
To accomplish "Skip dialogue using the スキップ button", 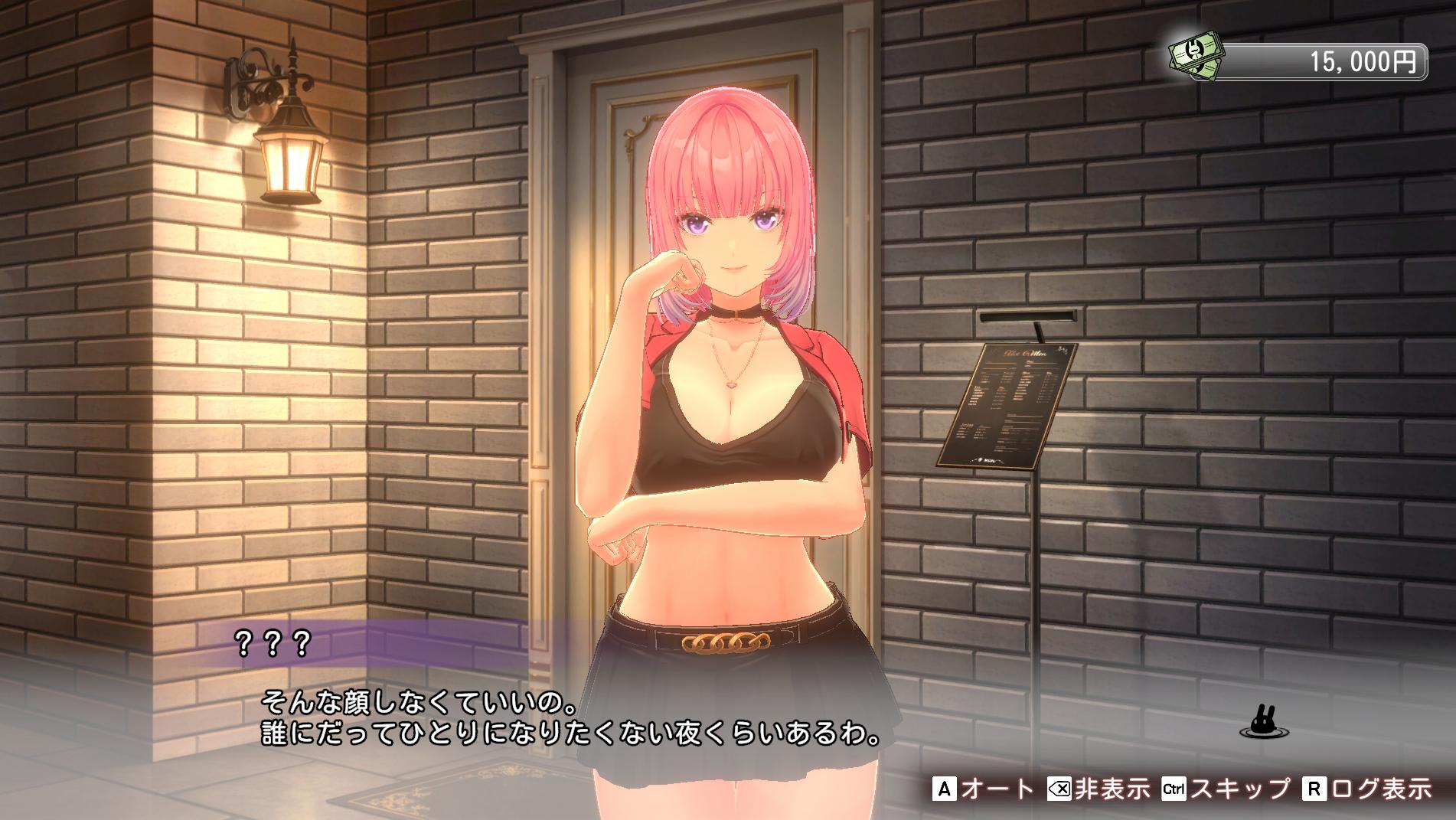I will pos(1226,788).
